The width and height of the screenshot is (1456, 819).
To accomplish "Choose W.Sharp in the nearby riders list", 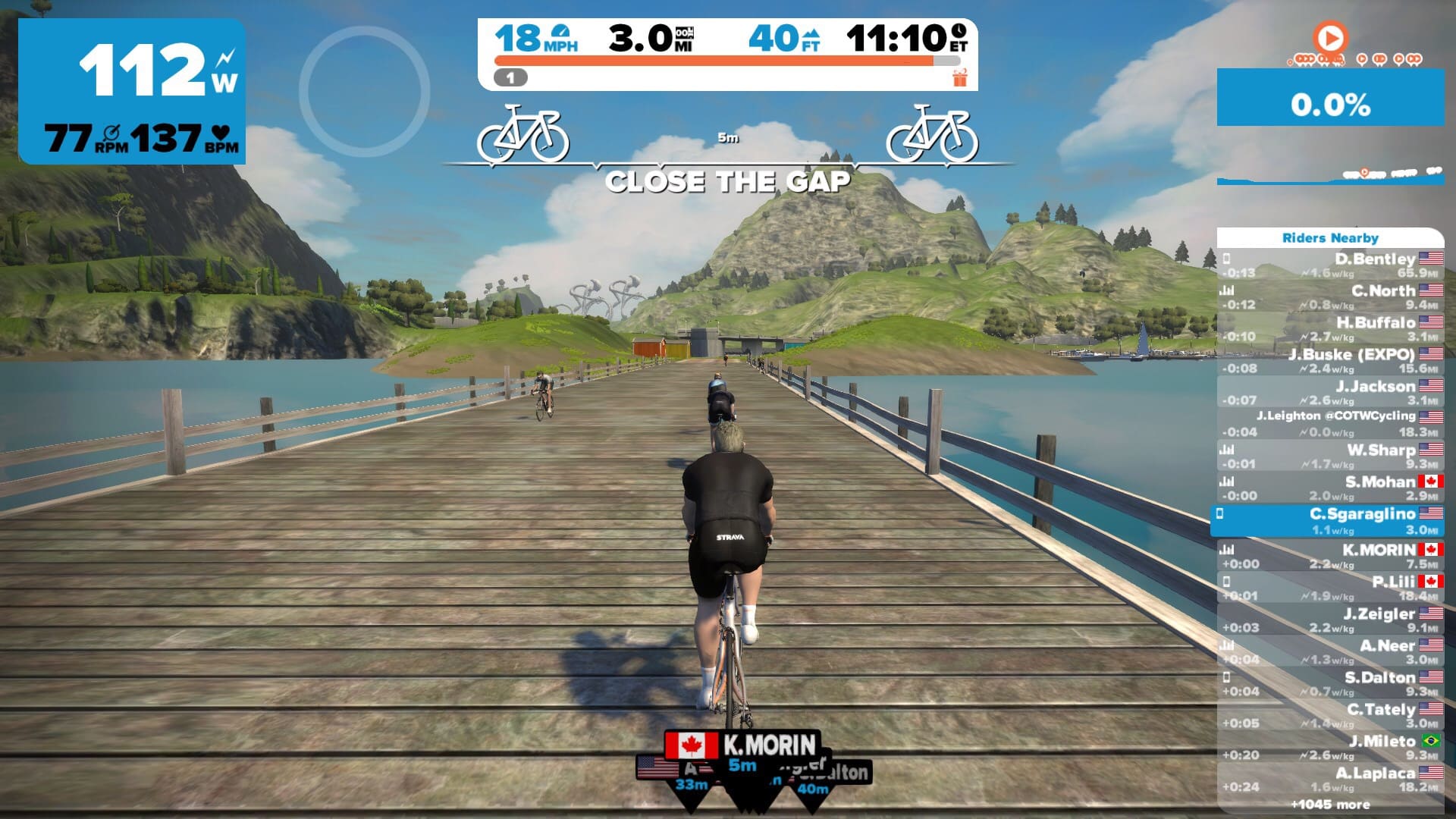I will pyautogui.click(x=1330, y=457).
